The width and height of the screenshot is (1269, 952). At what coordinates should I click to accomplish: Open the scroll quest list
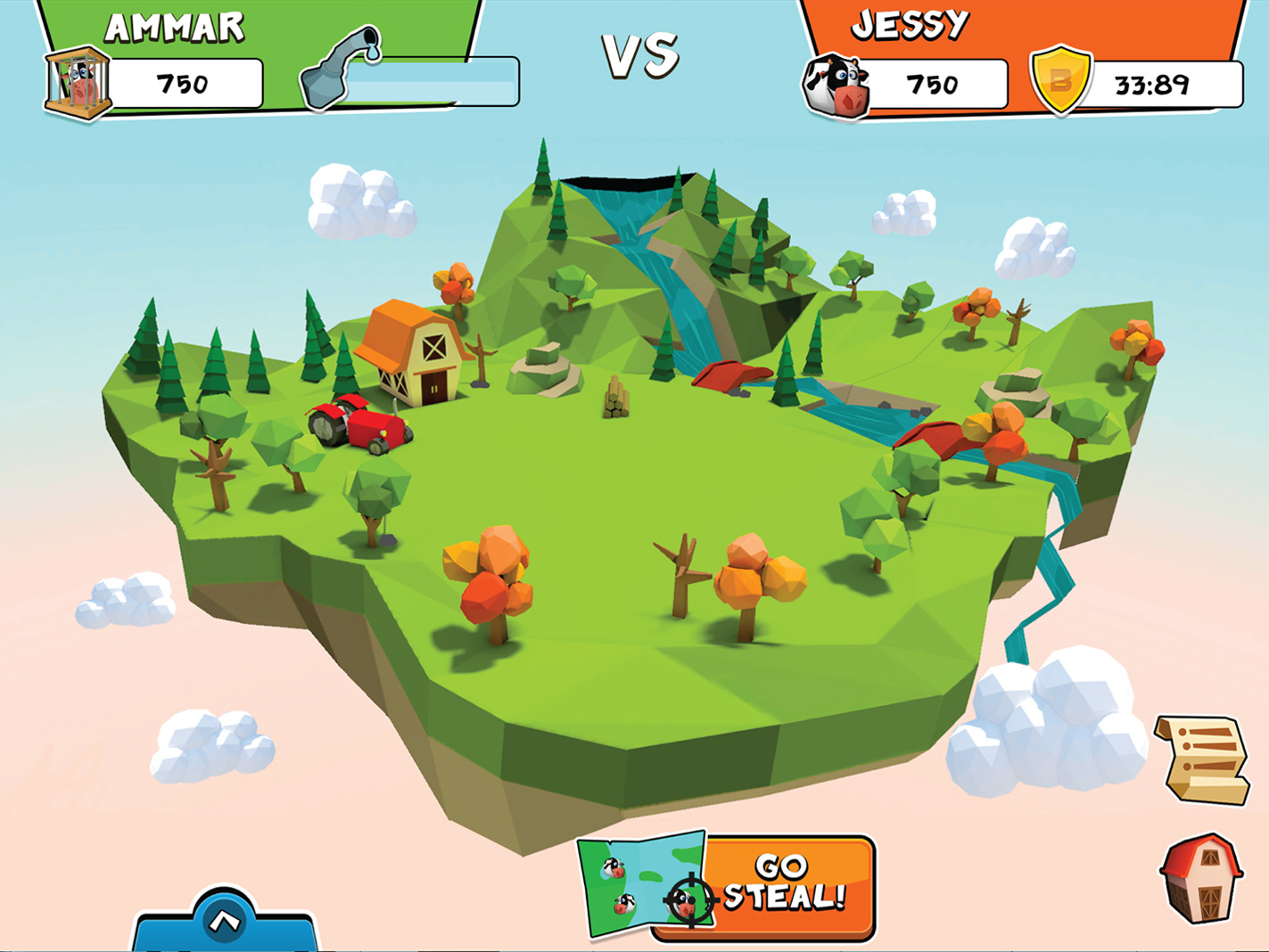coord(1204,759)
